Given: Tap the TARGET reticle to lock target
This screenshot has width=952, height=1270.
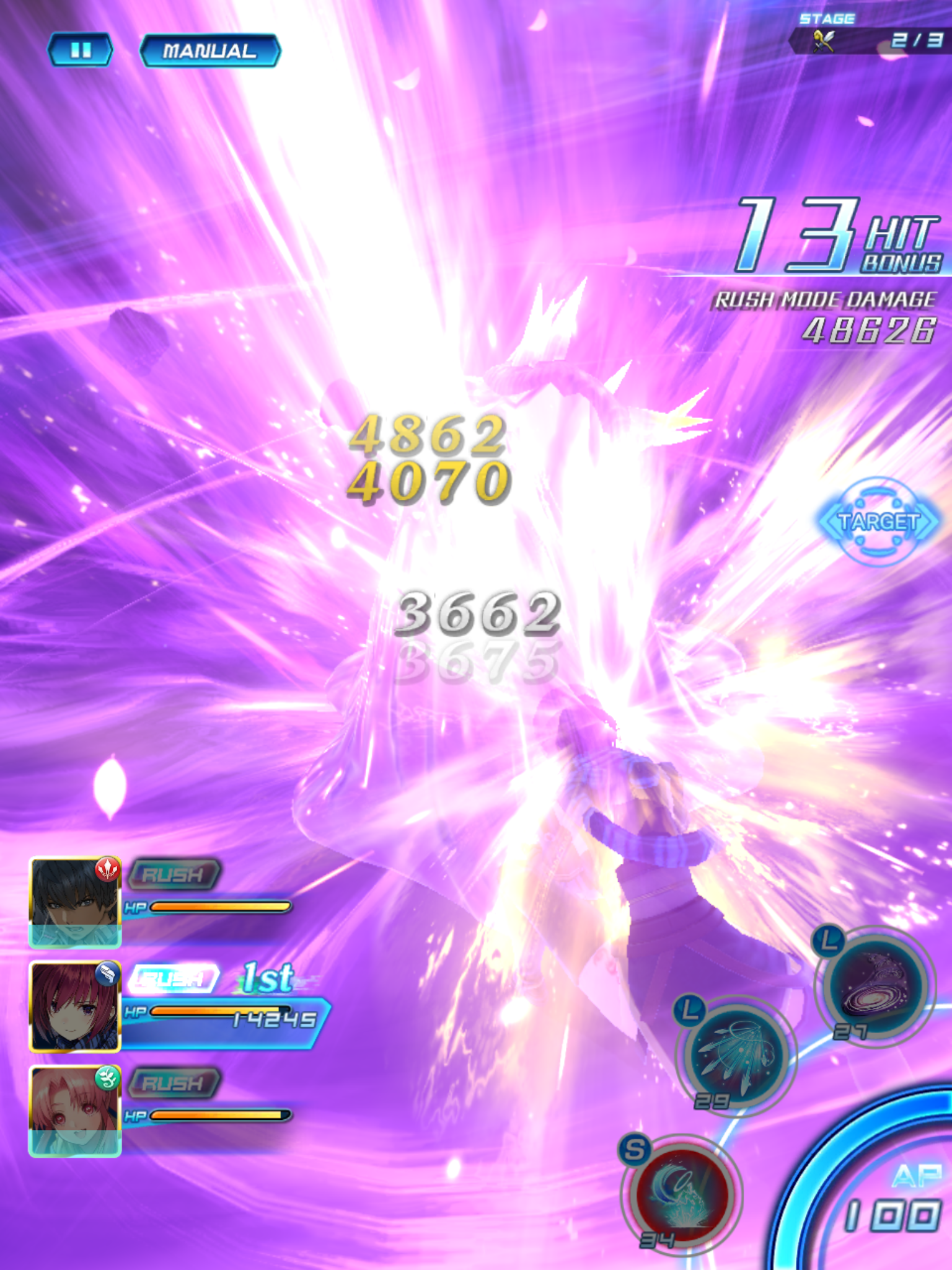Looking at the screenshot, I should coord(880,522).
